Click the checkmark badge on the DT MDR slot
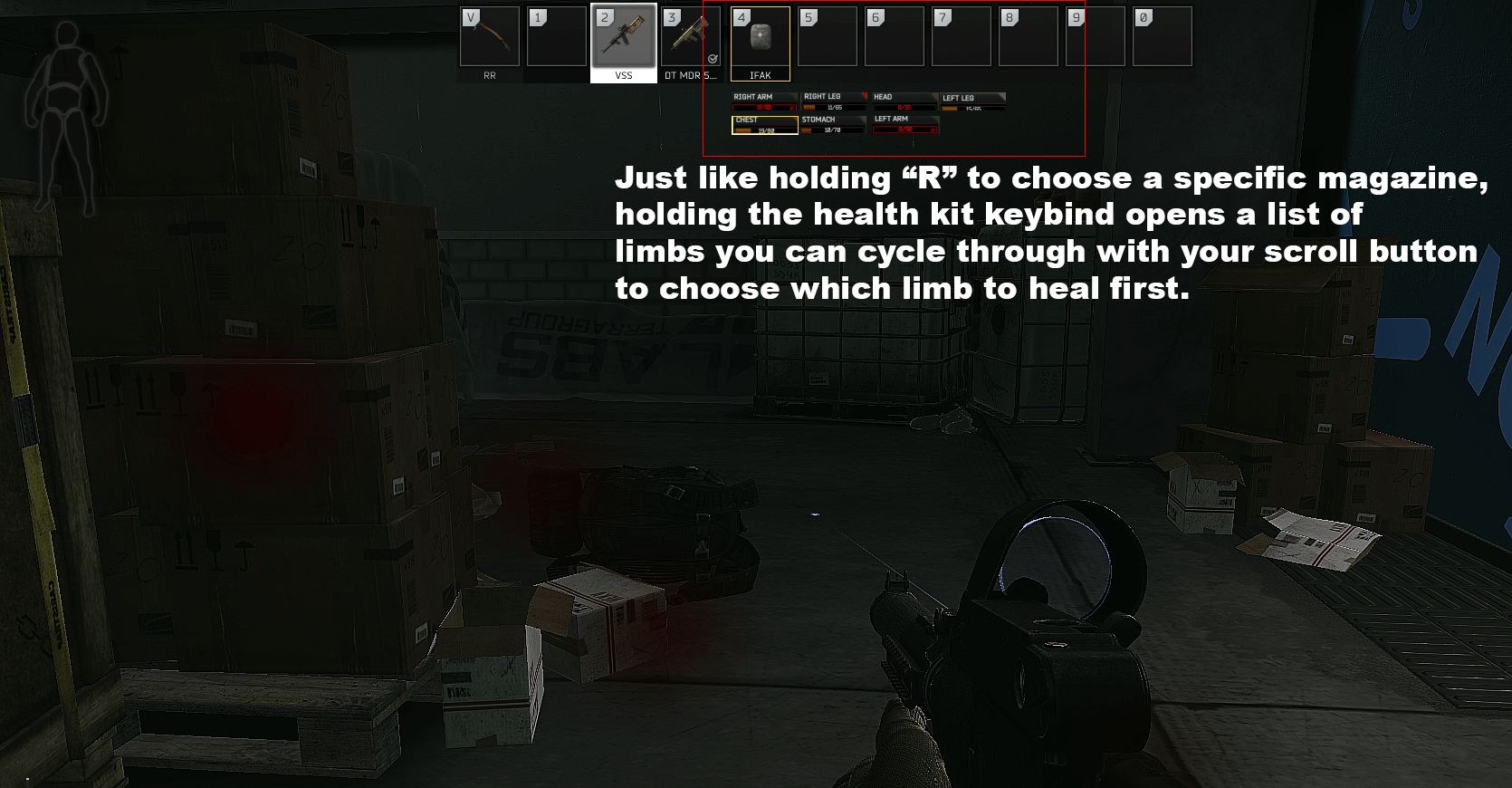Viewport: 1512px width, 788px height. click(714, 60)
